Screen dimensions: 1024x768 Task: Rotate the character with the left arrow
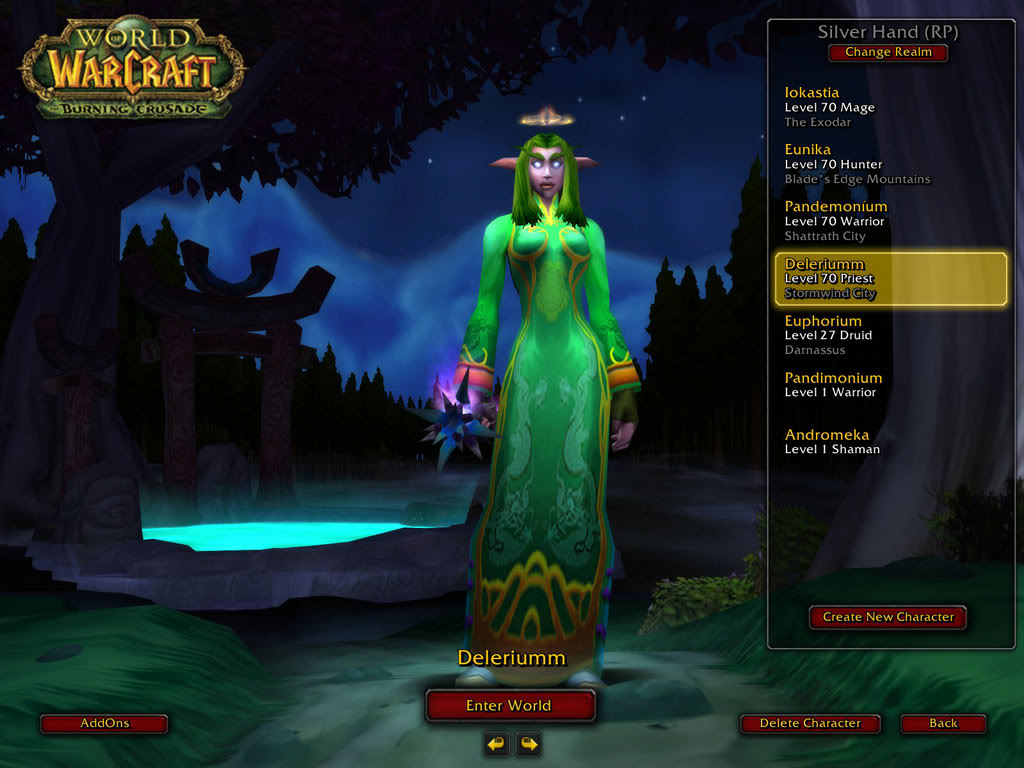tap(496, 743)
